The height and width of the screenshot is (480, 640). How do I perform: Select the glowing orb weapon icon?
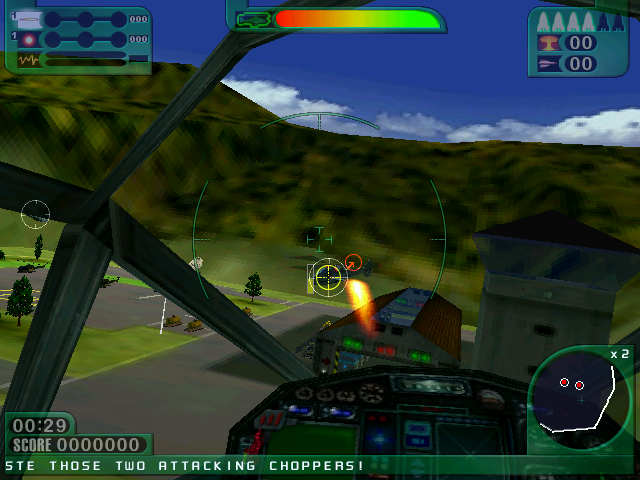(28, 39)
